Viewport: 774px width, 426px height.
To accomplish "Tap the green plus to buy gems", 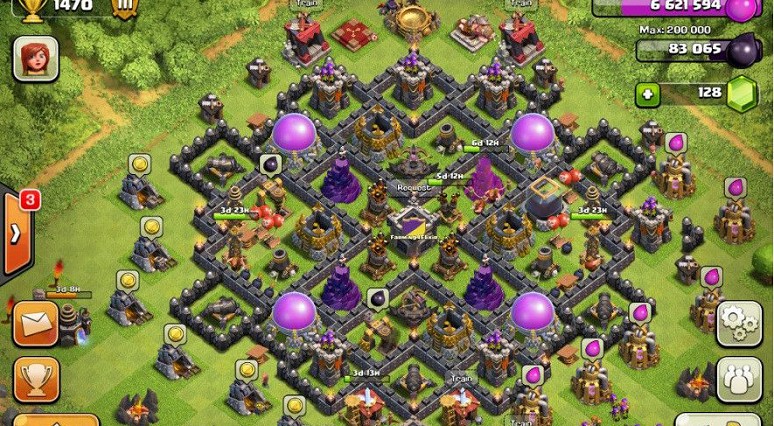I will [x=648, y=94].
